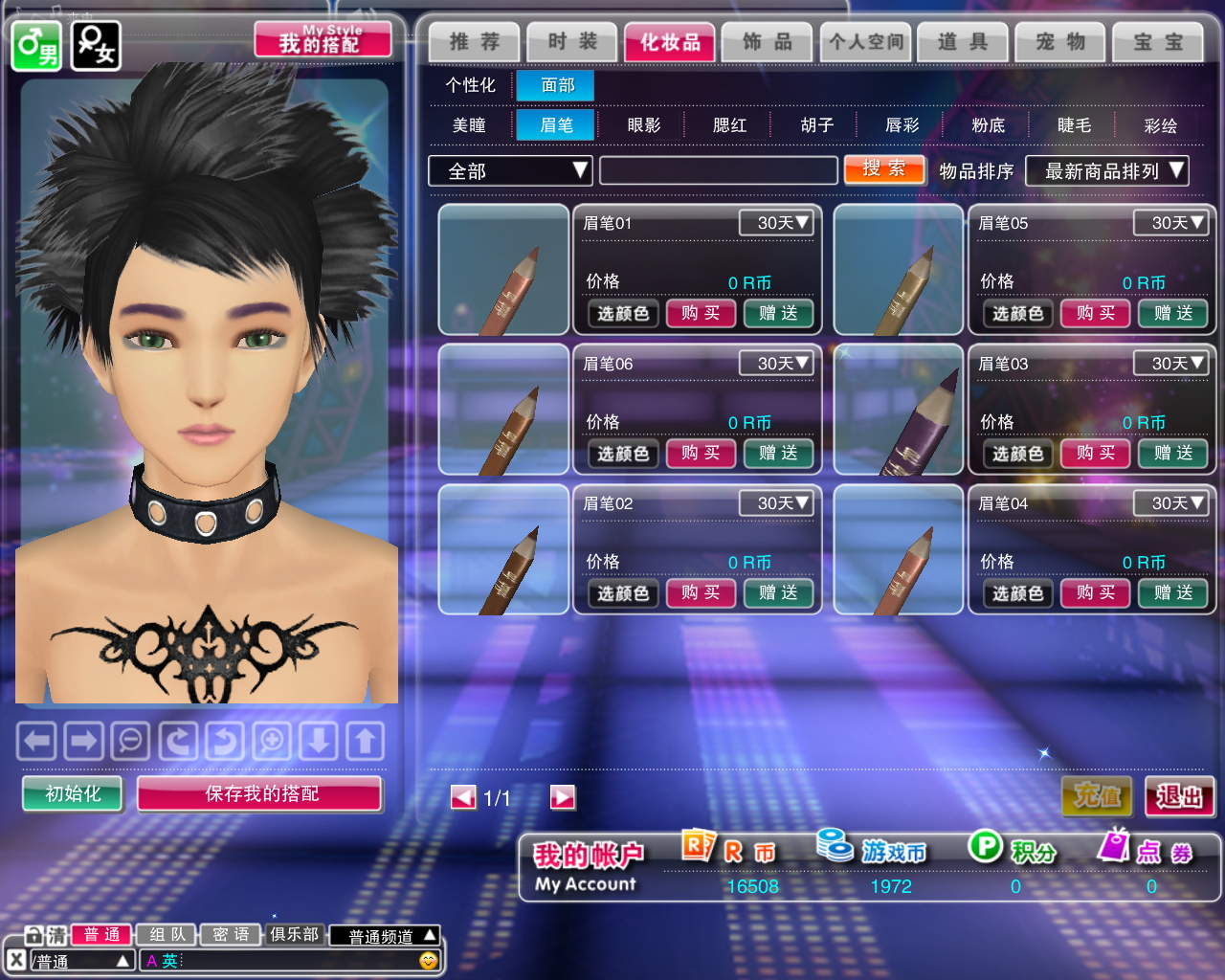Screen dimensions: 1225x980
Task: Gift the 眉笔04 eyebrow pencil
Action: click(x=1172, y=593)
